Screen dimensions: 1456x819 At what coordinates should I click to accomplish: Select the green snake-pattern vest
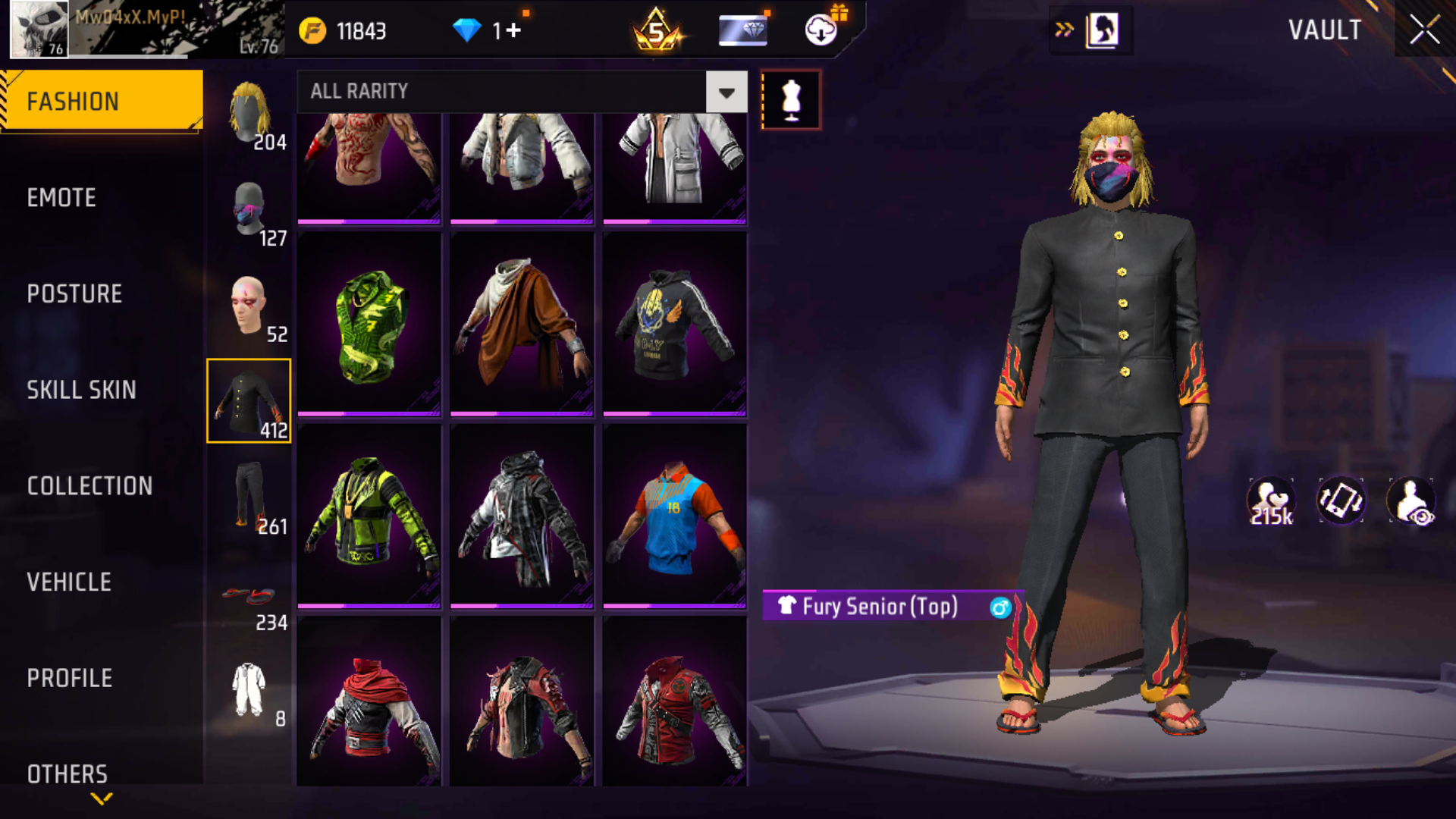click(369, 325)
